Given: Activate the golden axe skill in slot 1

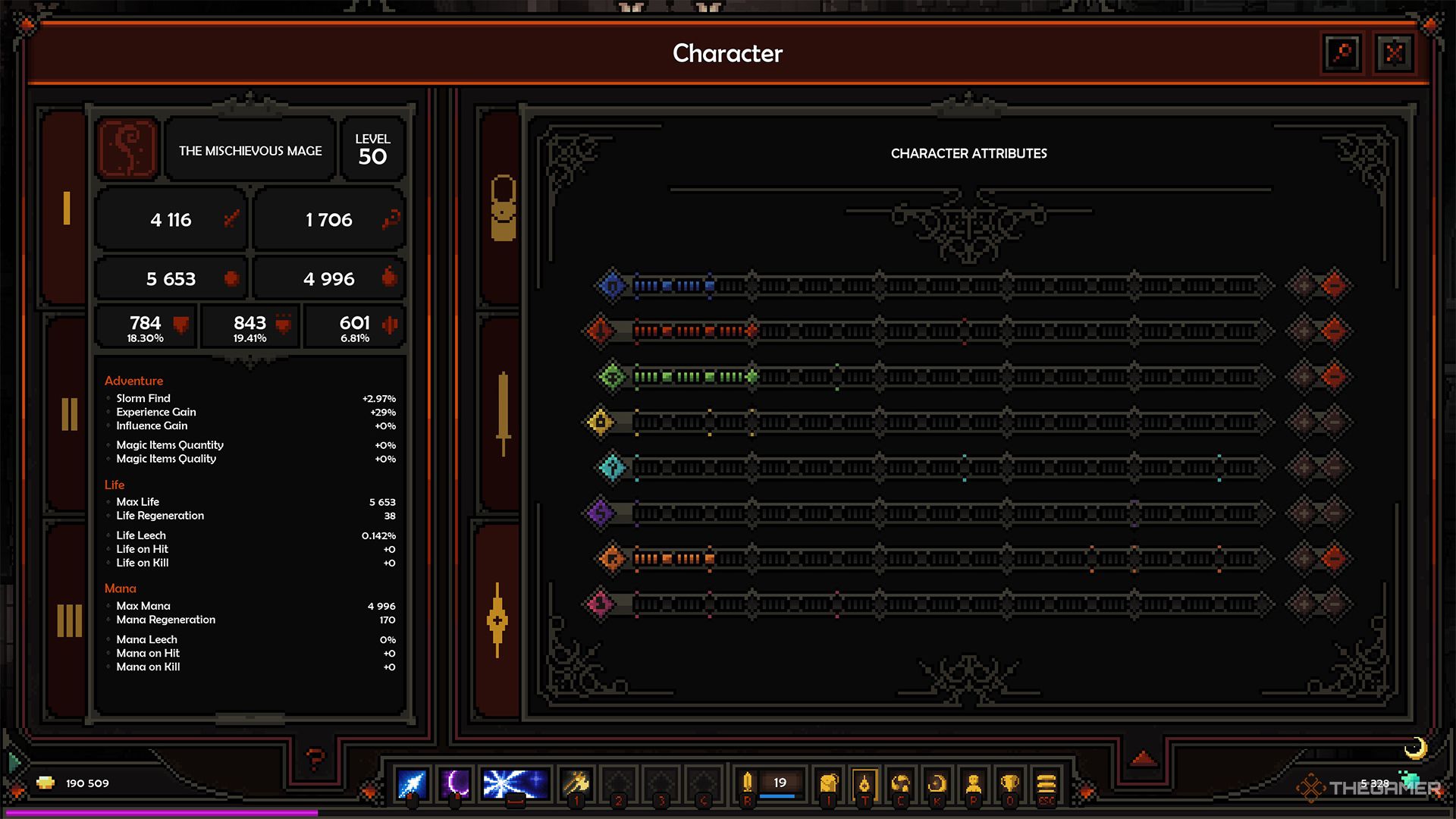Looking at the screenshot, I should [x=576, y=784].
